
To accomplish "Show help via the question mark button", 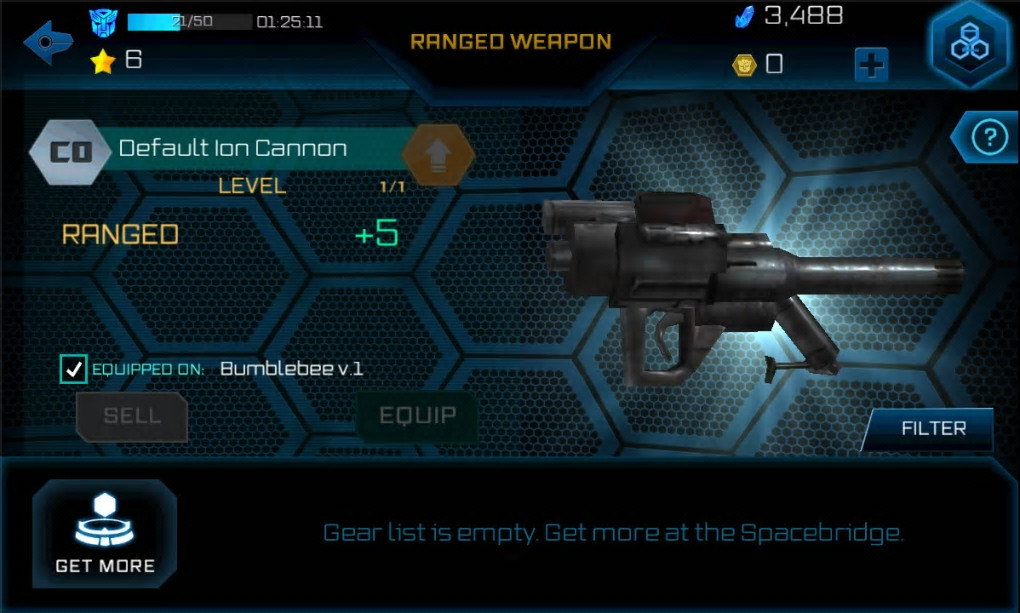I will [x=987, y=137].
